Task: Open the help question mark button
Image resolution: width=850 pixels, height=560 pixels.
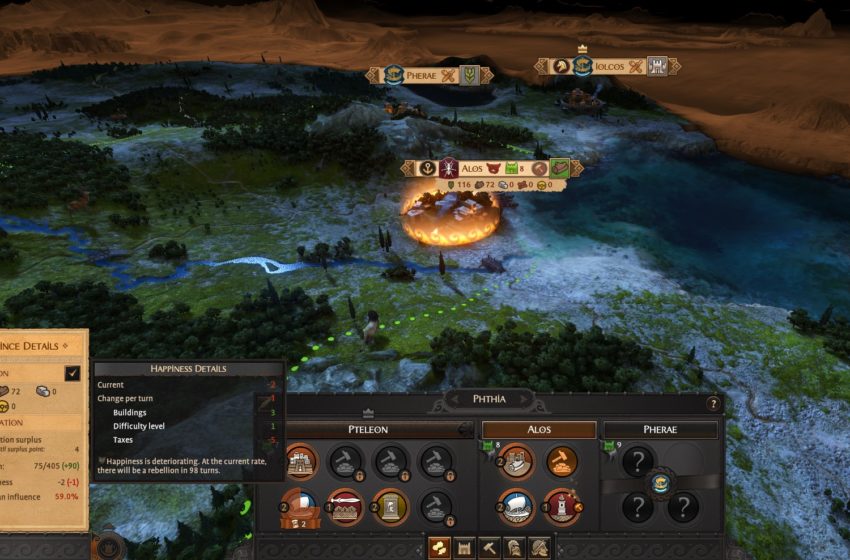Action: tap(713, 404)
